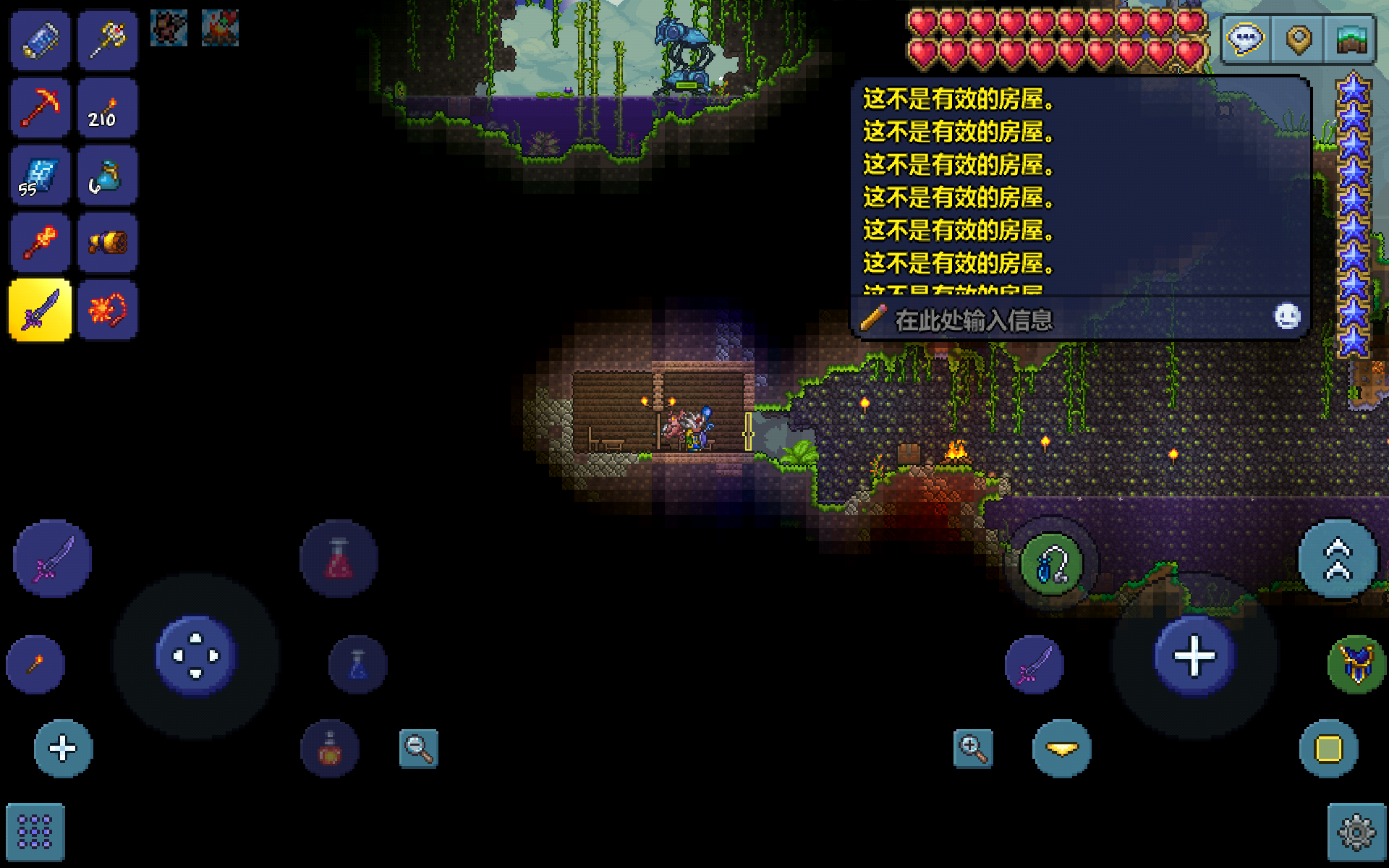Use the grappling hook button
Image resolution: width=1389 pixels, height=868 pixels.
(x=1051, y=565)
